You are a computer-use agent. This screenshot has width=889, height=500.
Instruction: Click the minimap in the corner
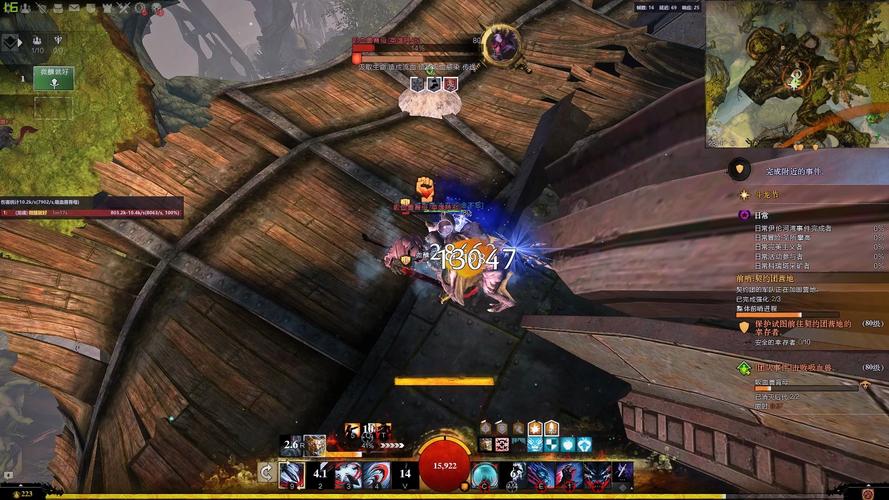coord(795,74)
